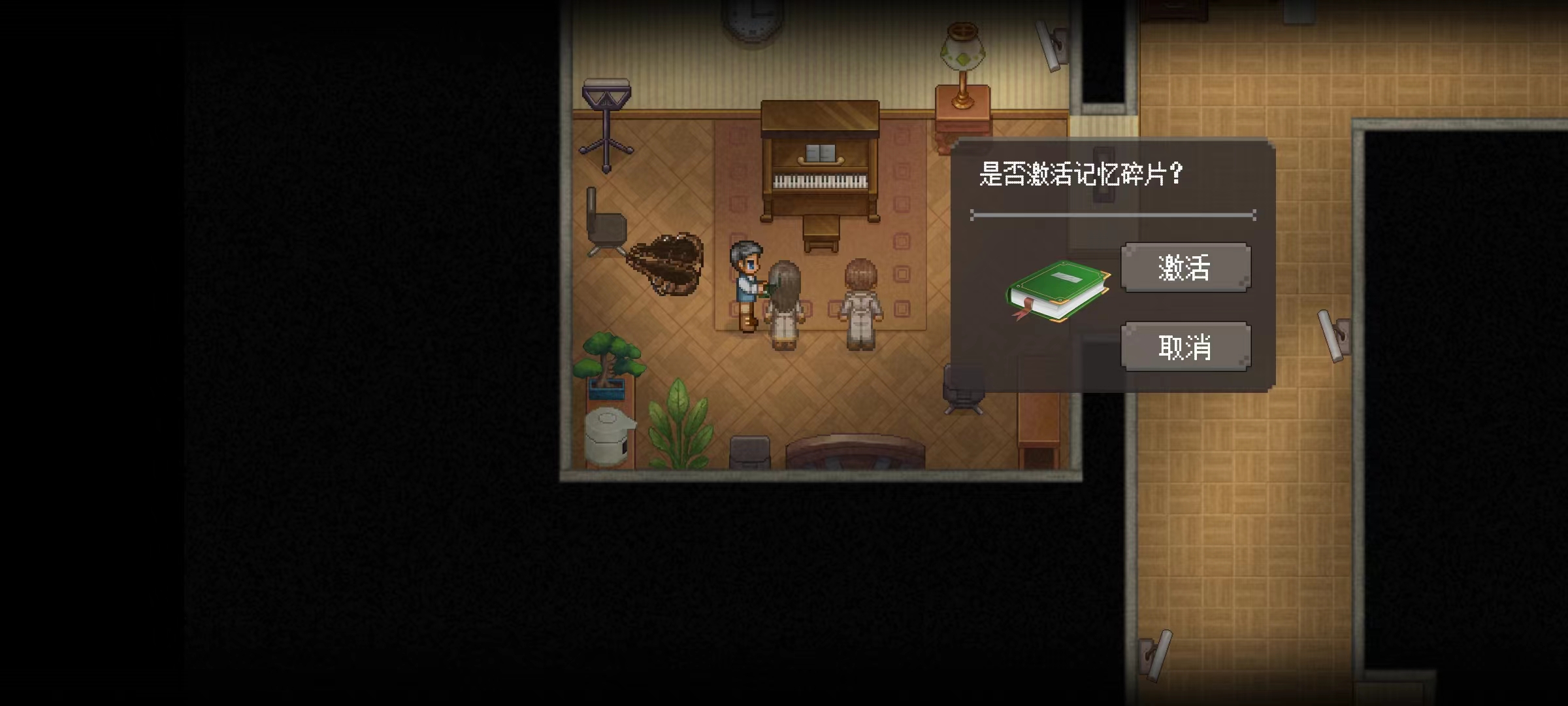The width and height of the screenshot is (1568, 706).
Task: Activate the memory fragment via 激活 button
Action: pos(1185,267)
